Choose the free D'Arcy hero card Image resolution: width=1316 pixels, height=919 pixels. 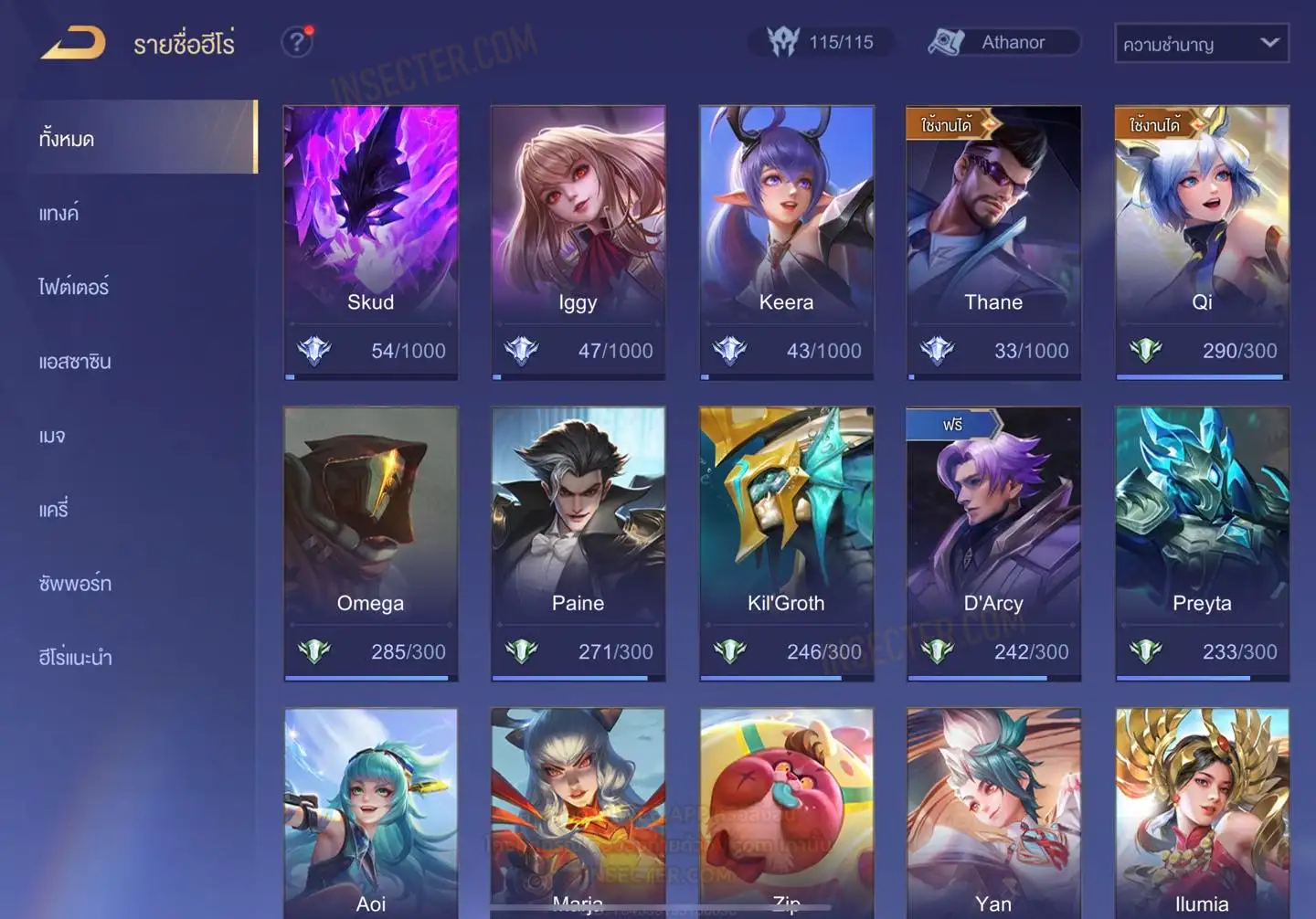(993, 543)
